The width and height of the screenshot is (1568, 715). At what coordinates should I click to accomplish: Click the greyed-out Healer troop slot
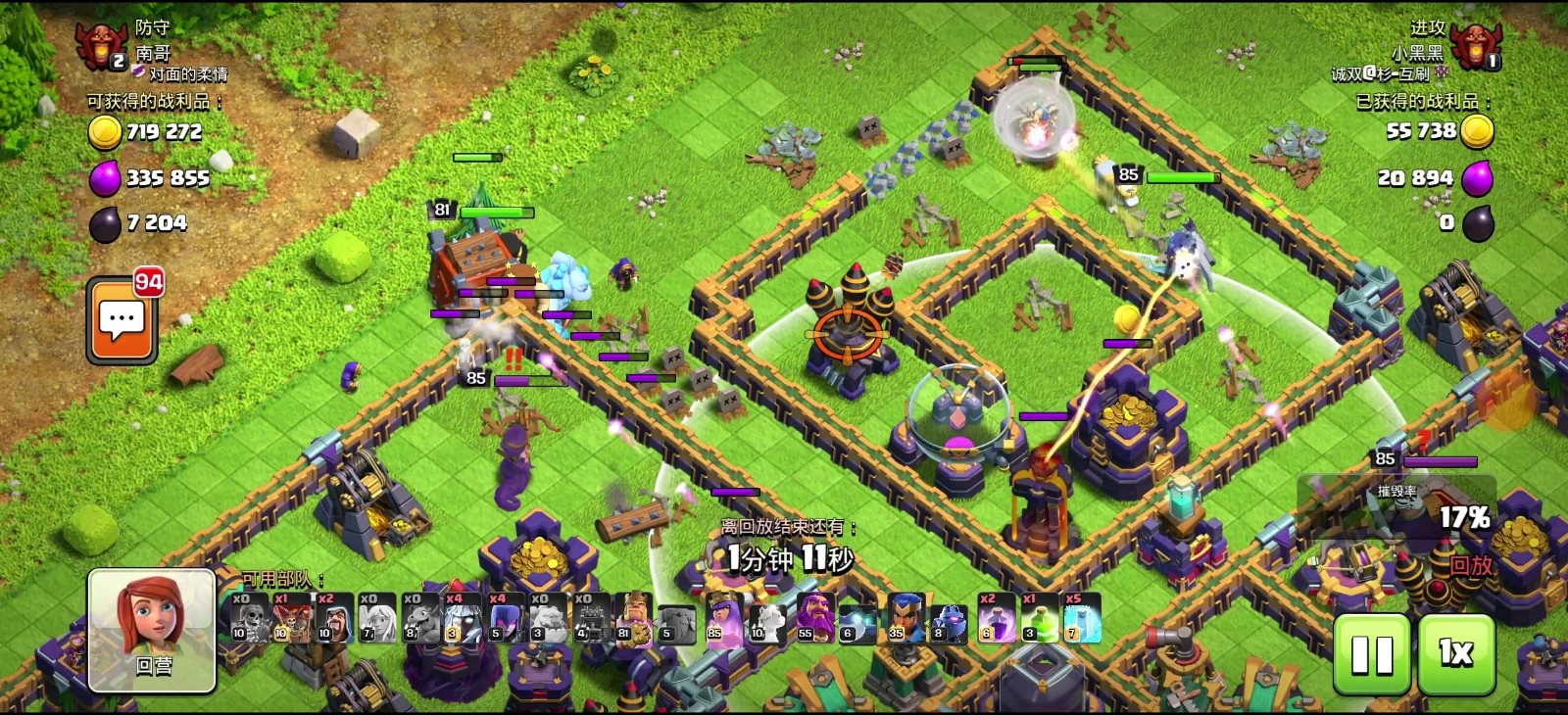coord(379,618)
